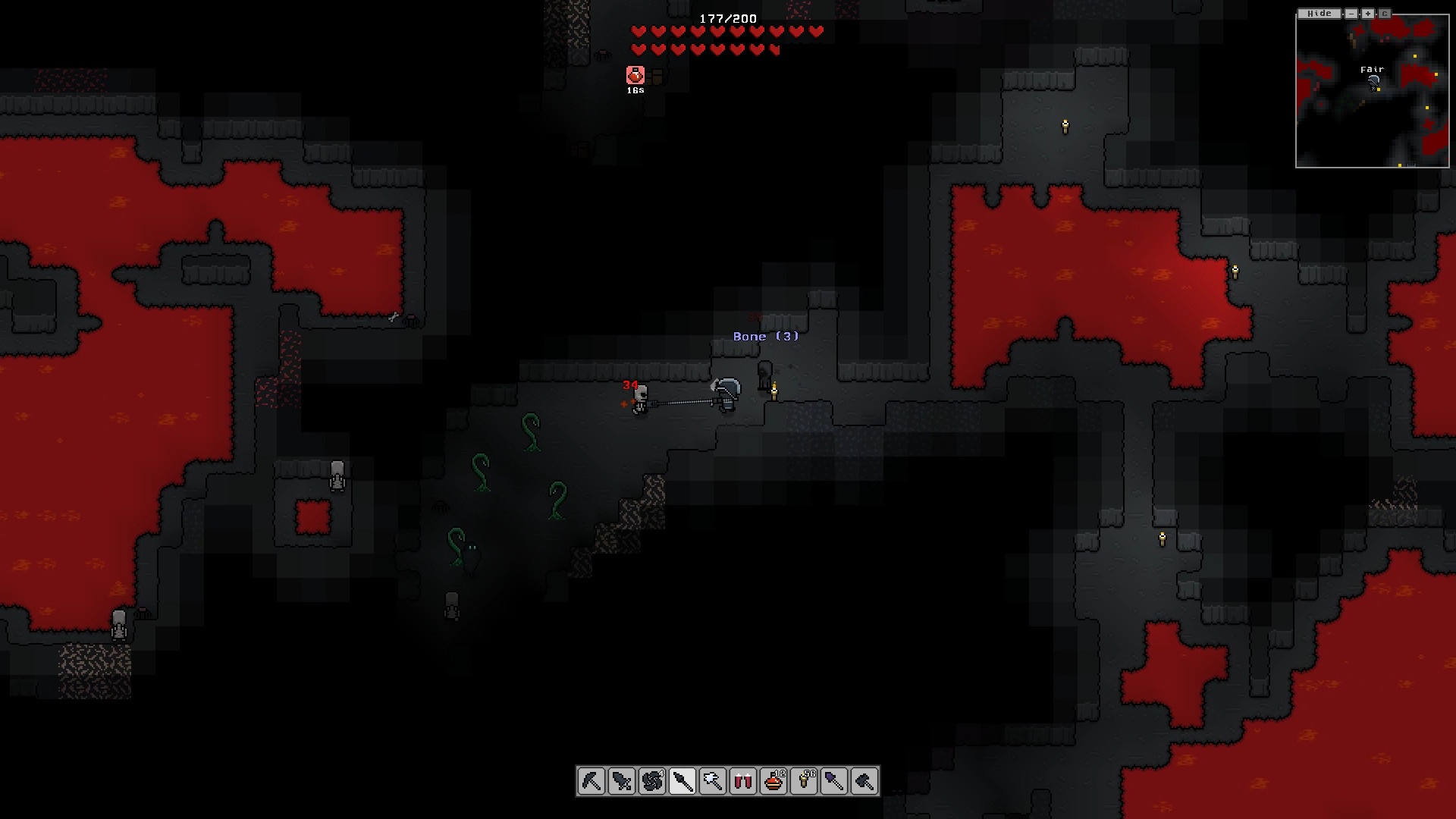The image size is (1456, 819).
Task: Click the minimap's C button
Action: (x=1385, y=14)
